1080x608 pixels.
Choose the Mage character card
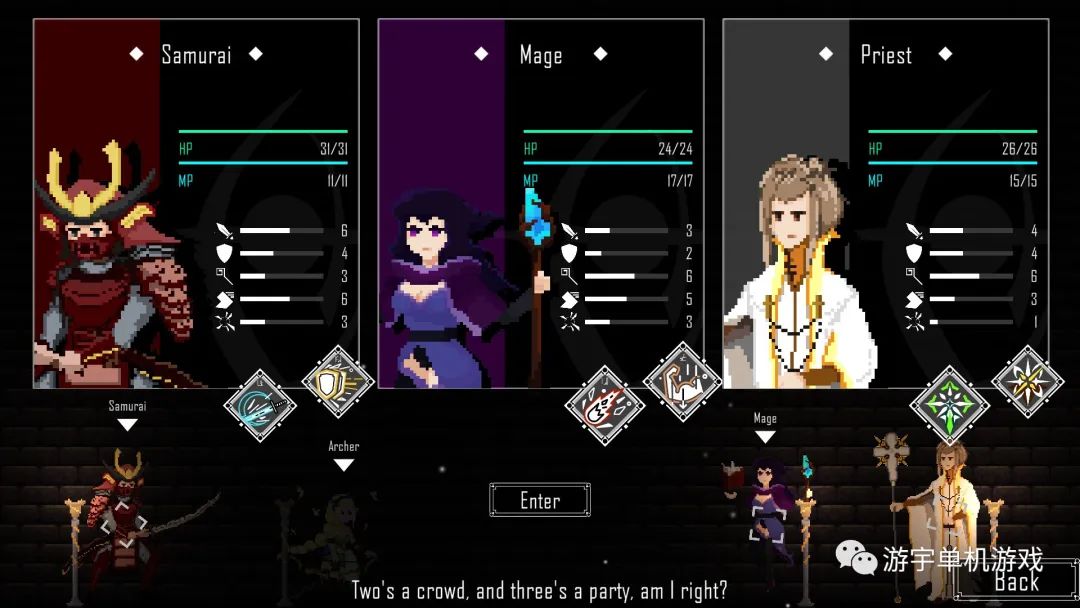tap(540, 200)
